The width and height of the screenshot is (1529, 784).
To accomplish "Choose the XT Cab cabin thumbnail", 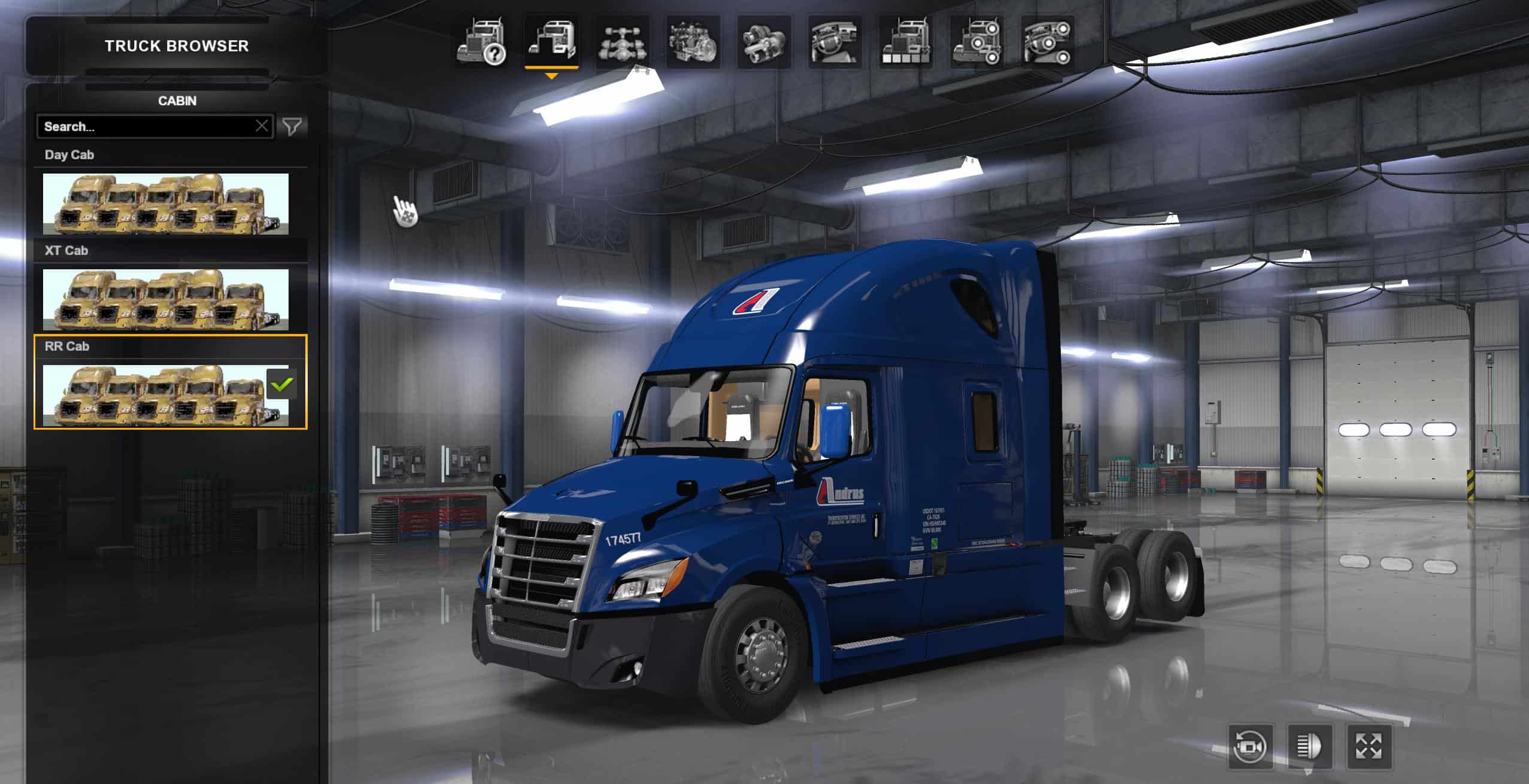I will click(165, 299).
